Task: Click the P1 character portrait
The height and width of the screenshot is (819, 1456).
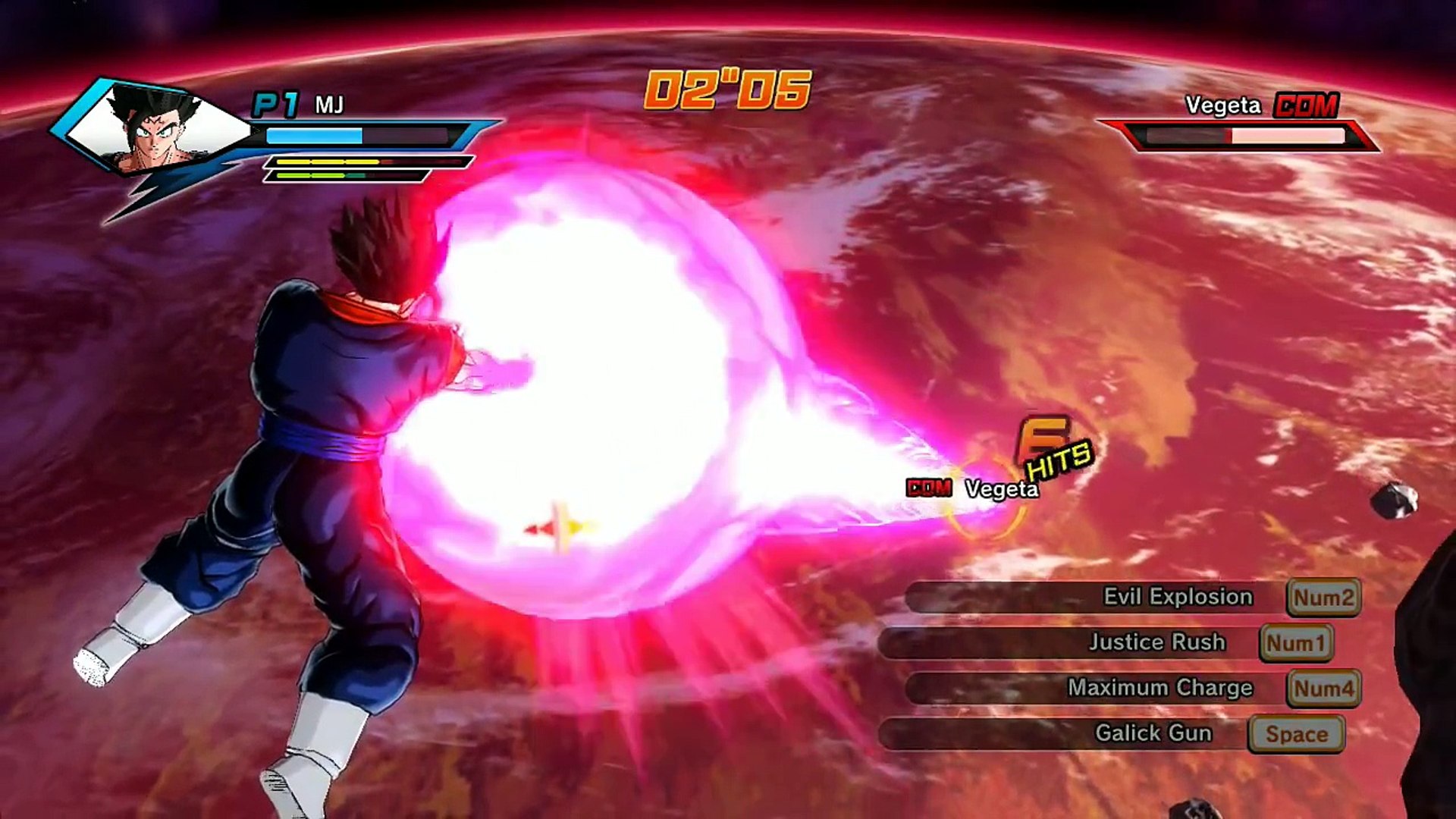Action: (x=155, y=127)
